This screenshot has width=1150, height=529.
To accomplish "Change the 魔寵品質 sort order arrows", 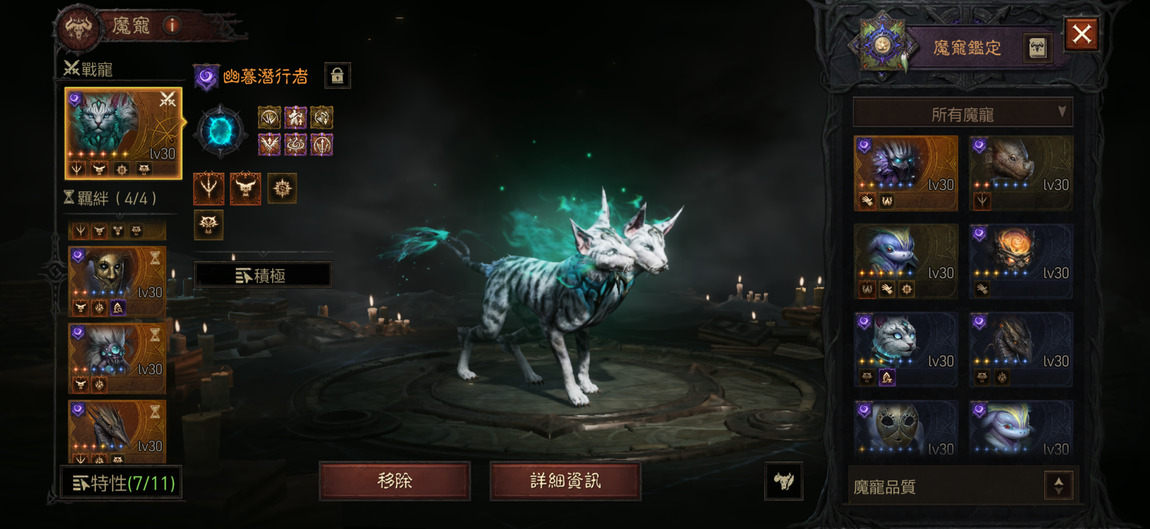I will click(x=1058, y=486).
